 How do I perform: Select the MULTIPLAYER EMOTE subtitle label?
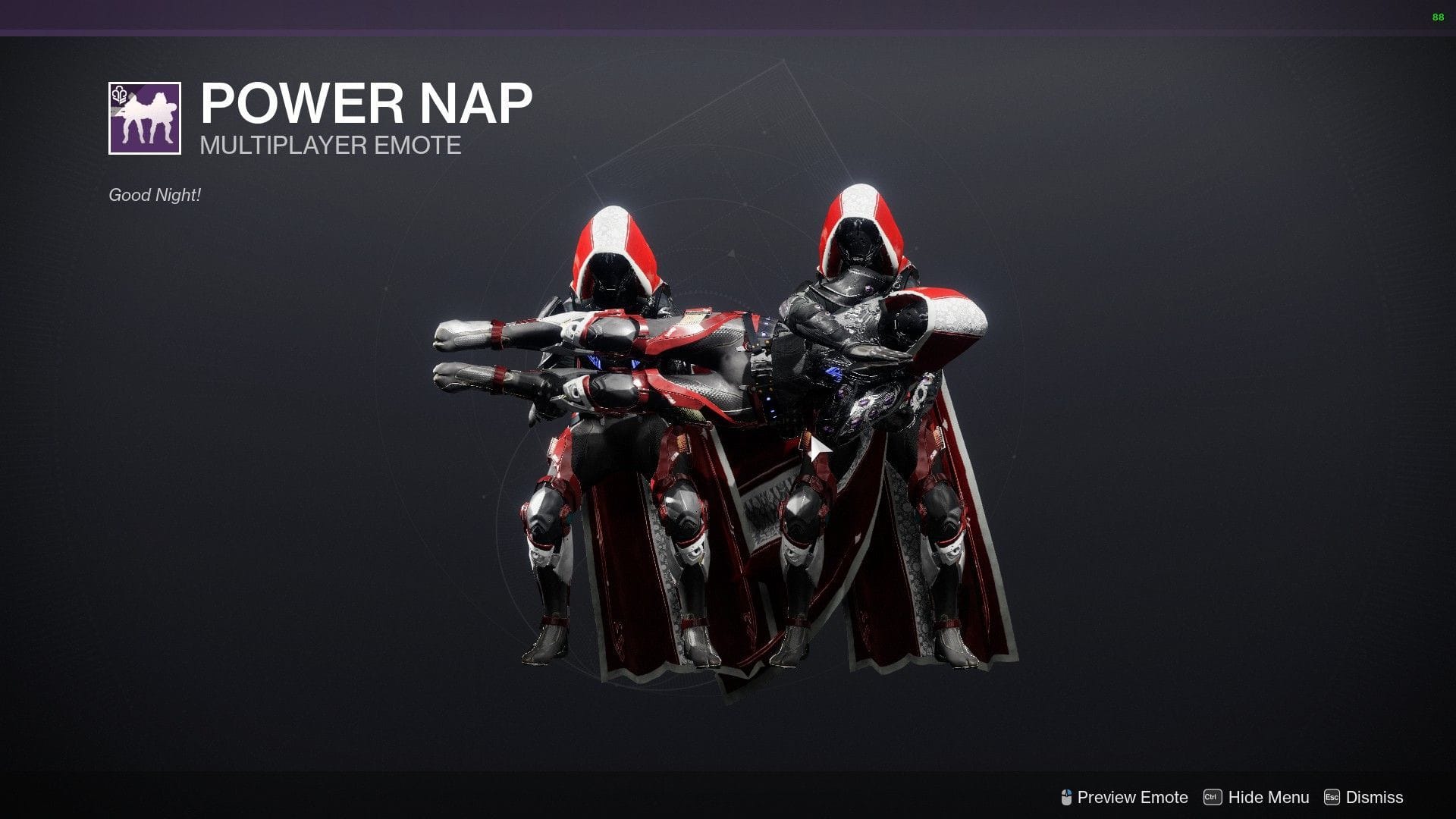click(329, 146)
